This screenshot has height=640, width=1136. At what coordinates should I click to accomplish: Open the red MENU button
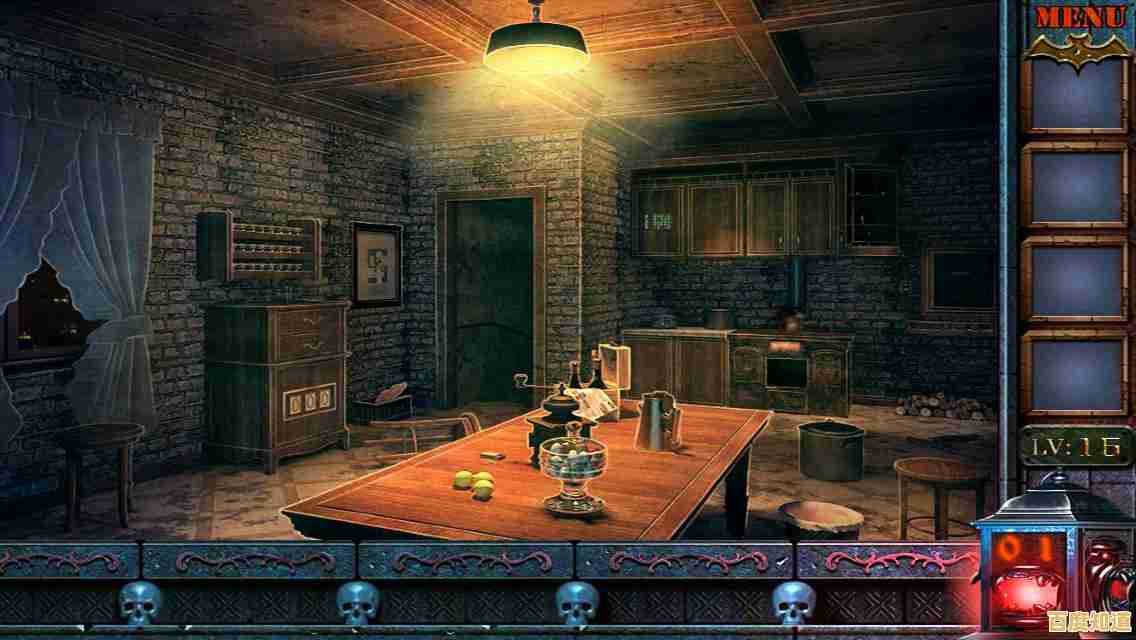[1079, 17]
